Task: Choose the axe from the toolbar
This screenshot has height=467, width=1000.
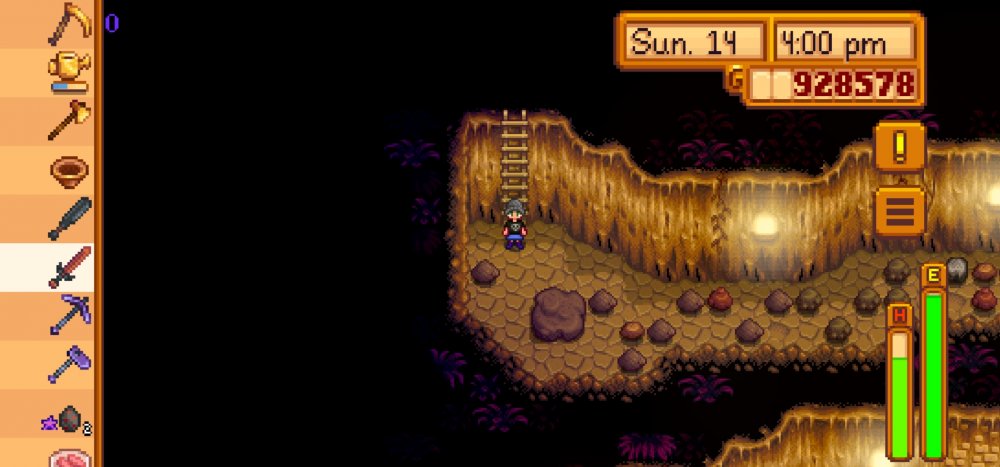Action: click(69, 121)
